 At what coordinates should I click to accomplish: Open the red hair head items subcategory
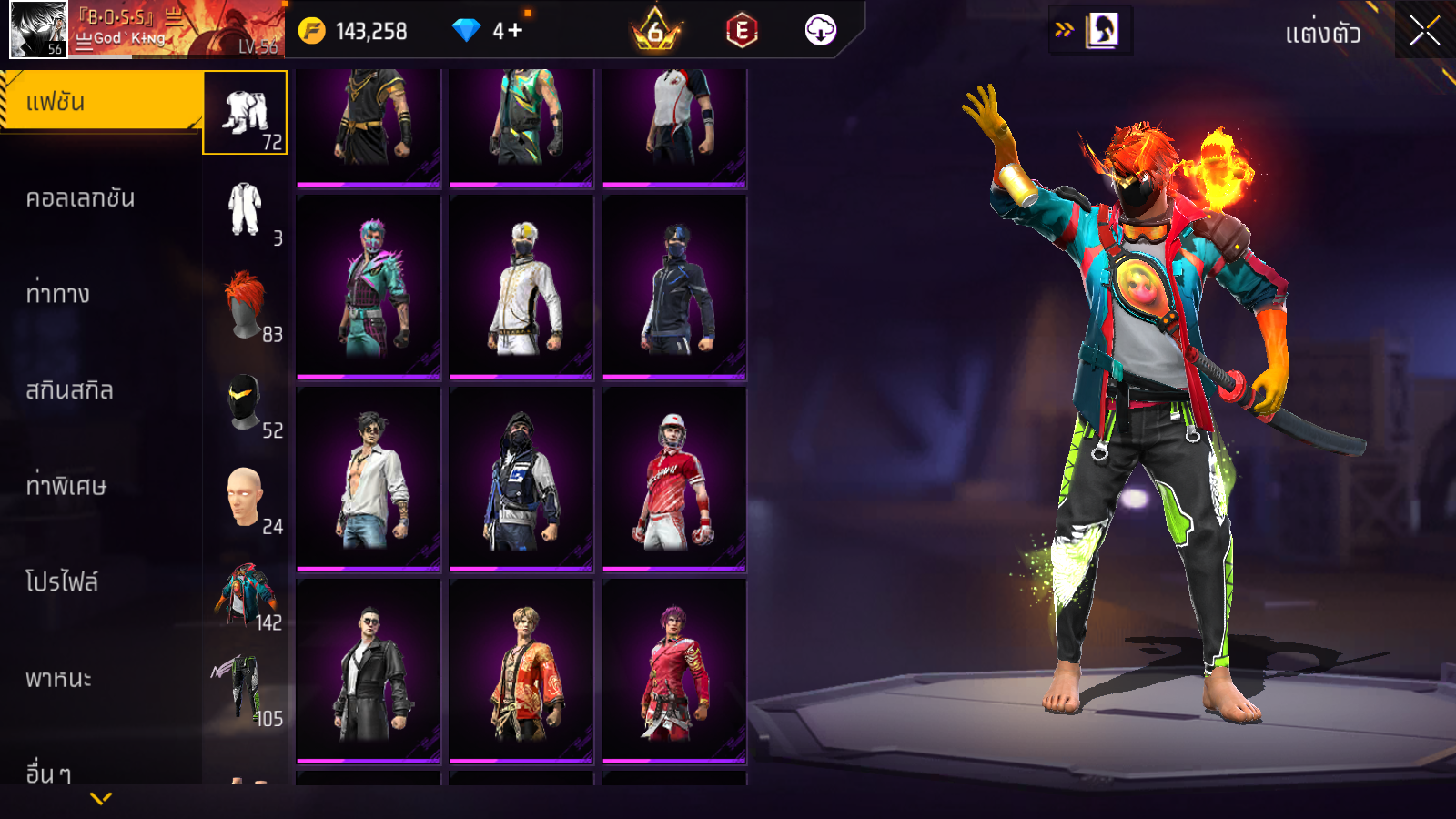point(245,305)
